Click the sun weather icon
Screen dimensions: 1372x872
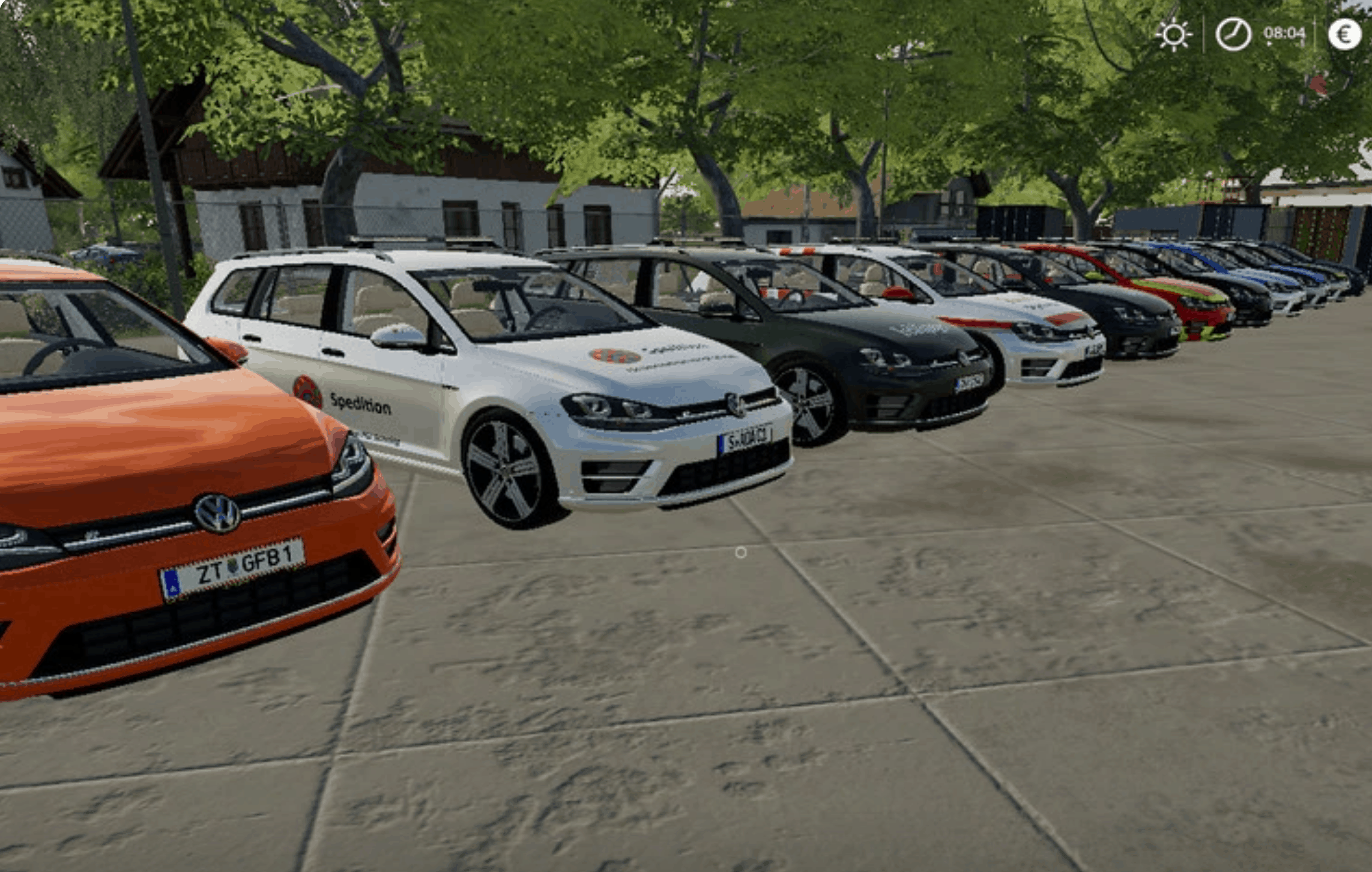coord(1174,34)
